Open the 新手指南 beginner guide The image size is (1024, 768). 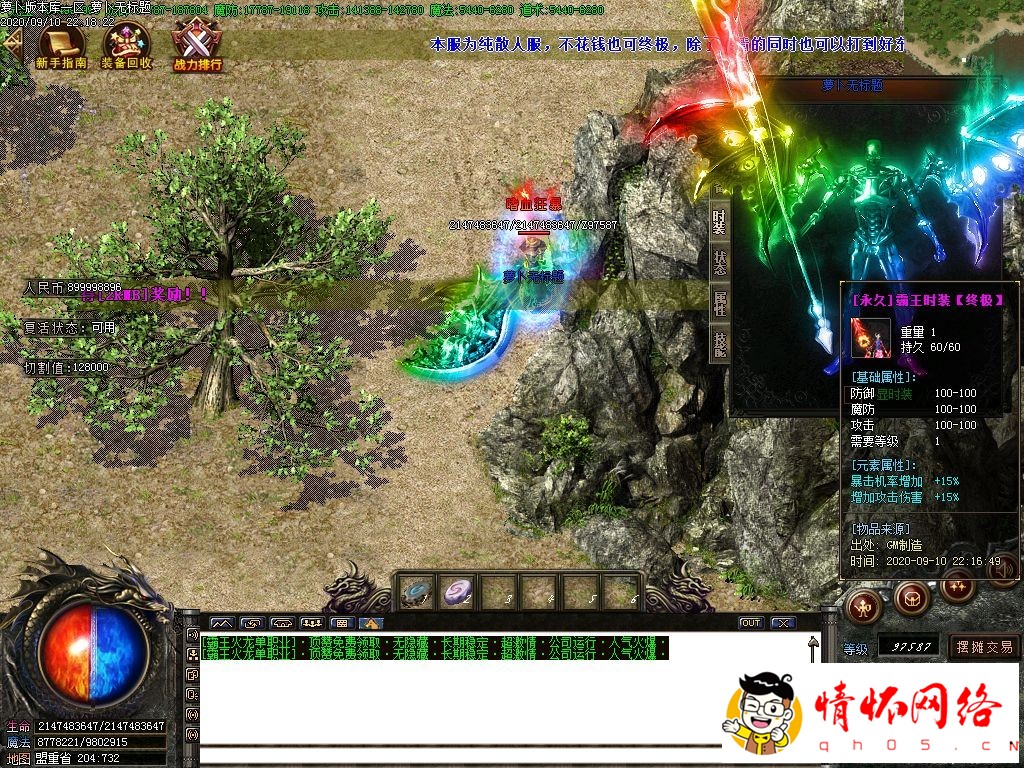61,46
